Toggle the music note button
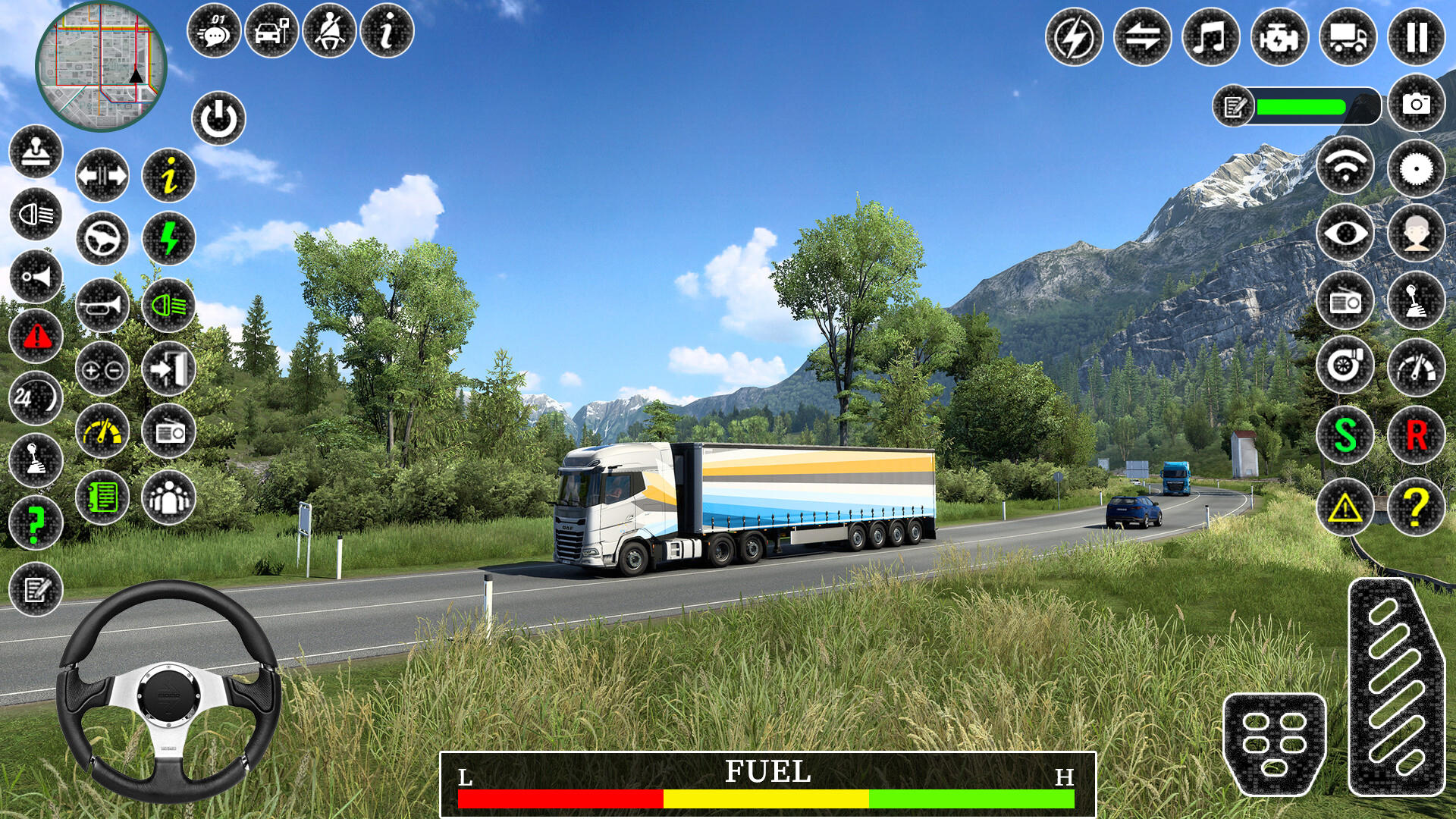Viewport: 1456px width, 819px height. 1210,37
